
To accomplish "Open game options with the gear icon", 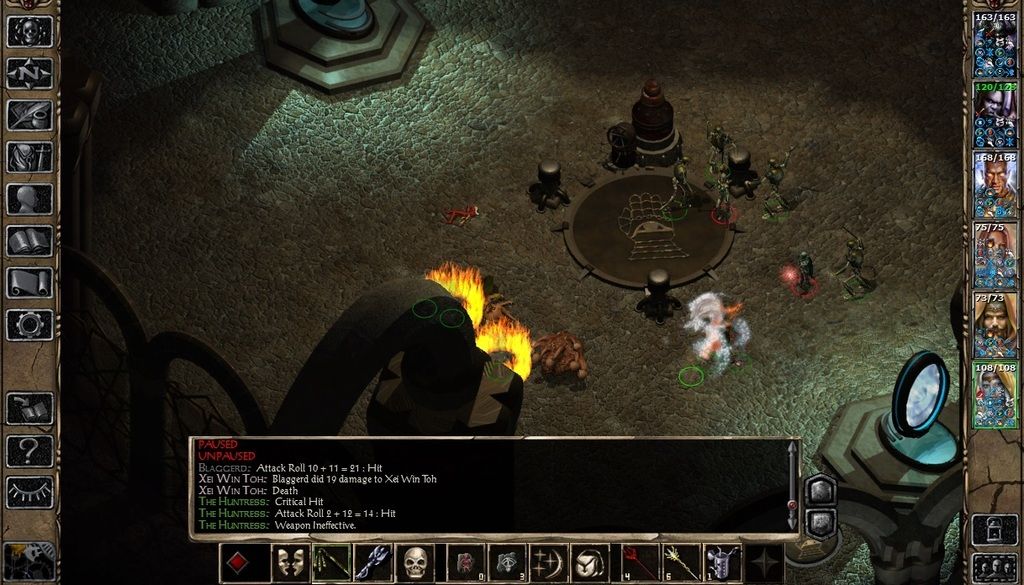I will [x=29, y=325].
